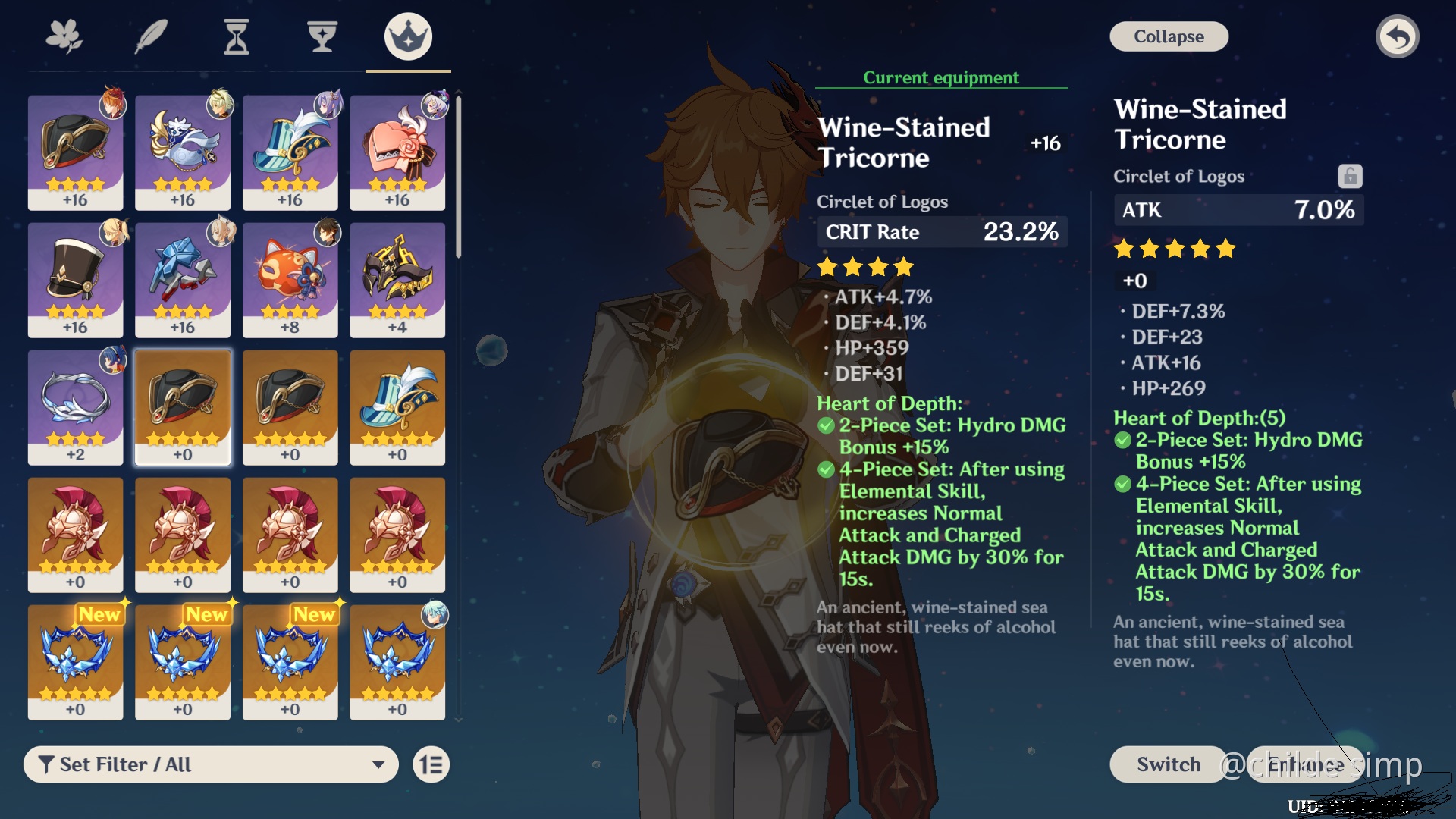Select the Plume of Death feather icon
This screenshot has width=1456, height=819.
pos(151,36)
